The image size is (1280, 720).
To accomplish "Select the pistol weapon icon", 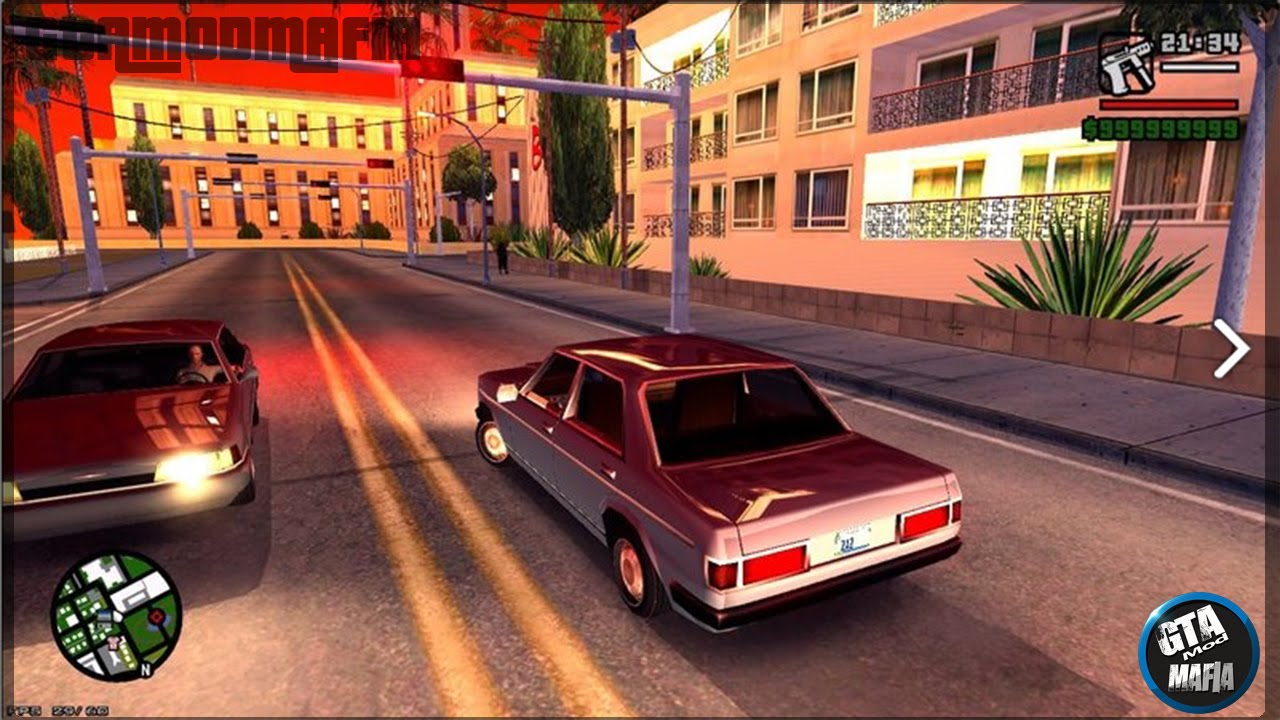I will tap(1128, 62).
